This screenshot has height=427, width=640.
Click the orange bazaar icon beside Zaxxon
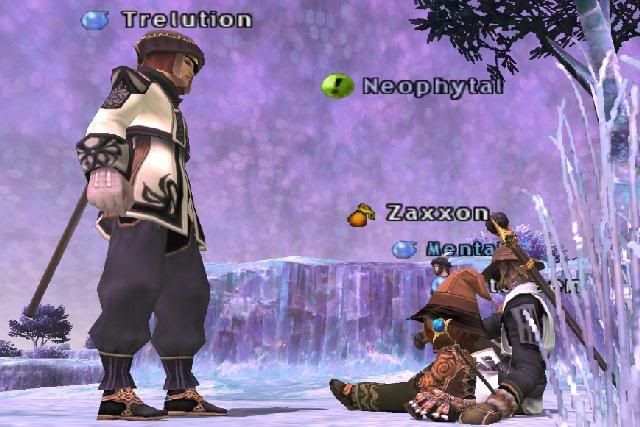[361, 214]
